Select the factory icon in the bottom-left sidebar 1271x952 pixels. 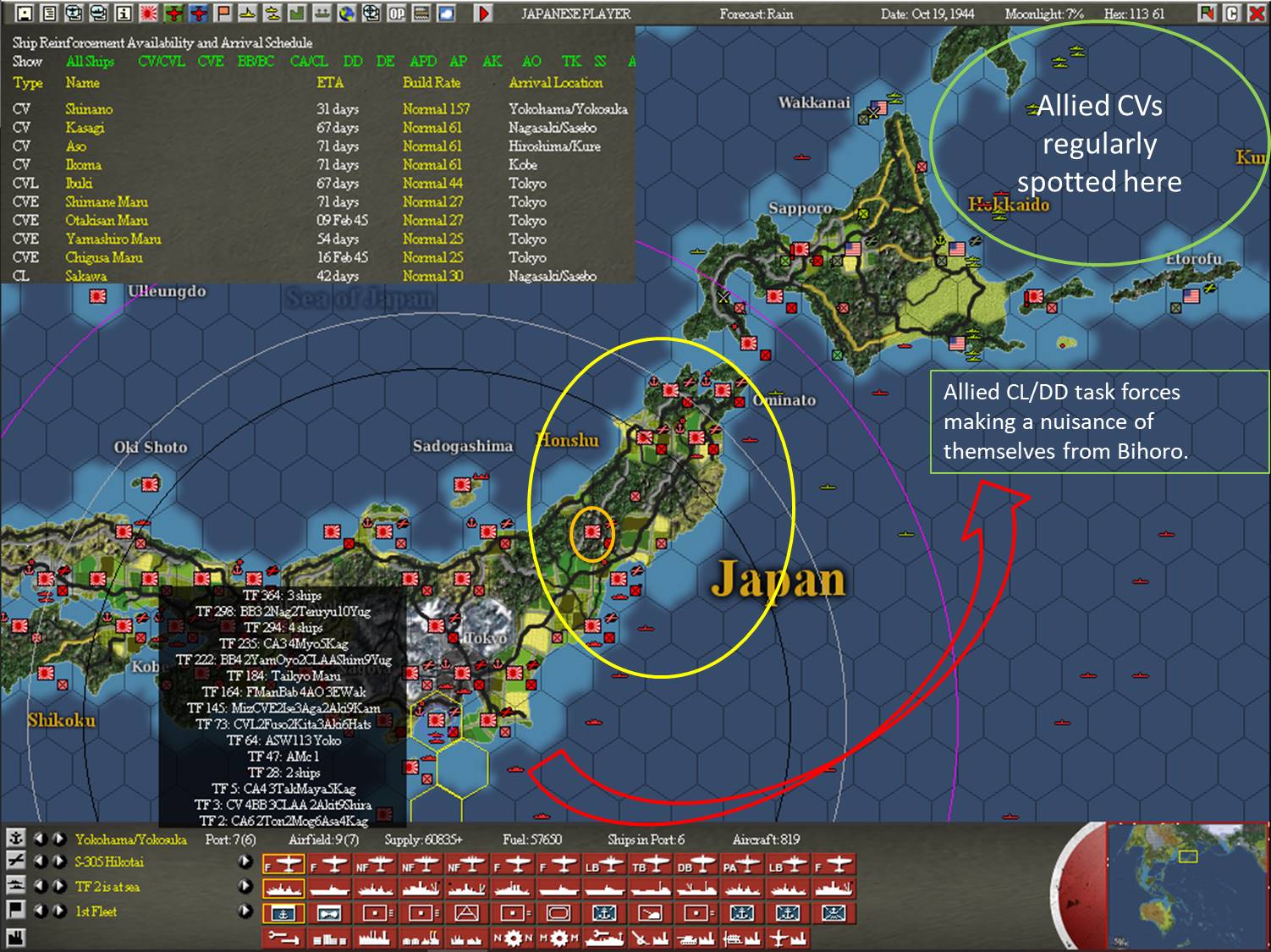click(x=17, y=934)
